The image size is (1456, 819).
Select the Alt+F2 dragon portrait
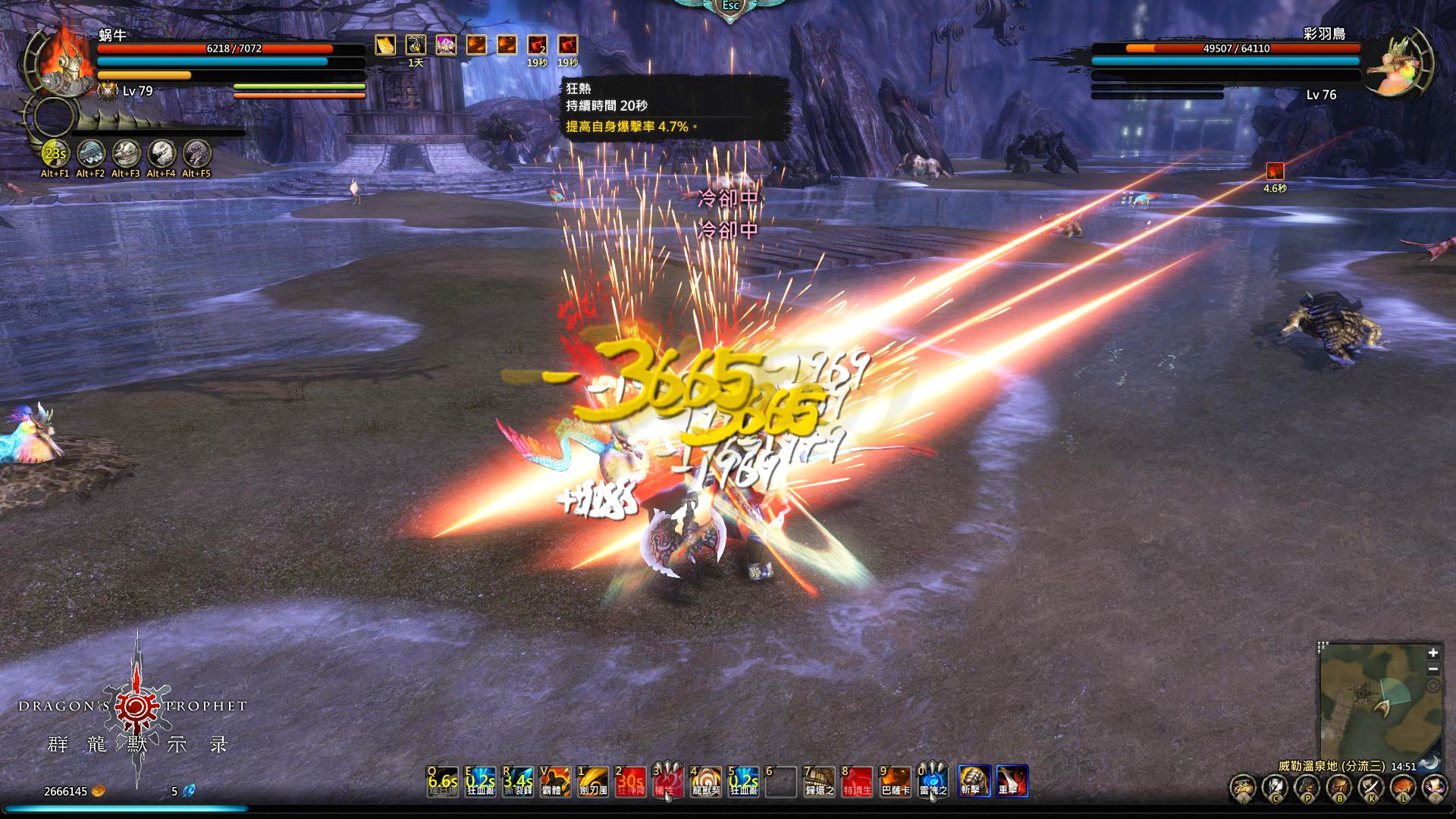pyautogui.click(x=90, y=154)
